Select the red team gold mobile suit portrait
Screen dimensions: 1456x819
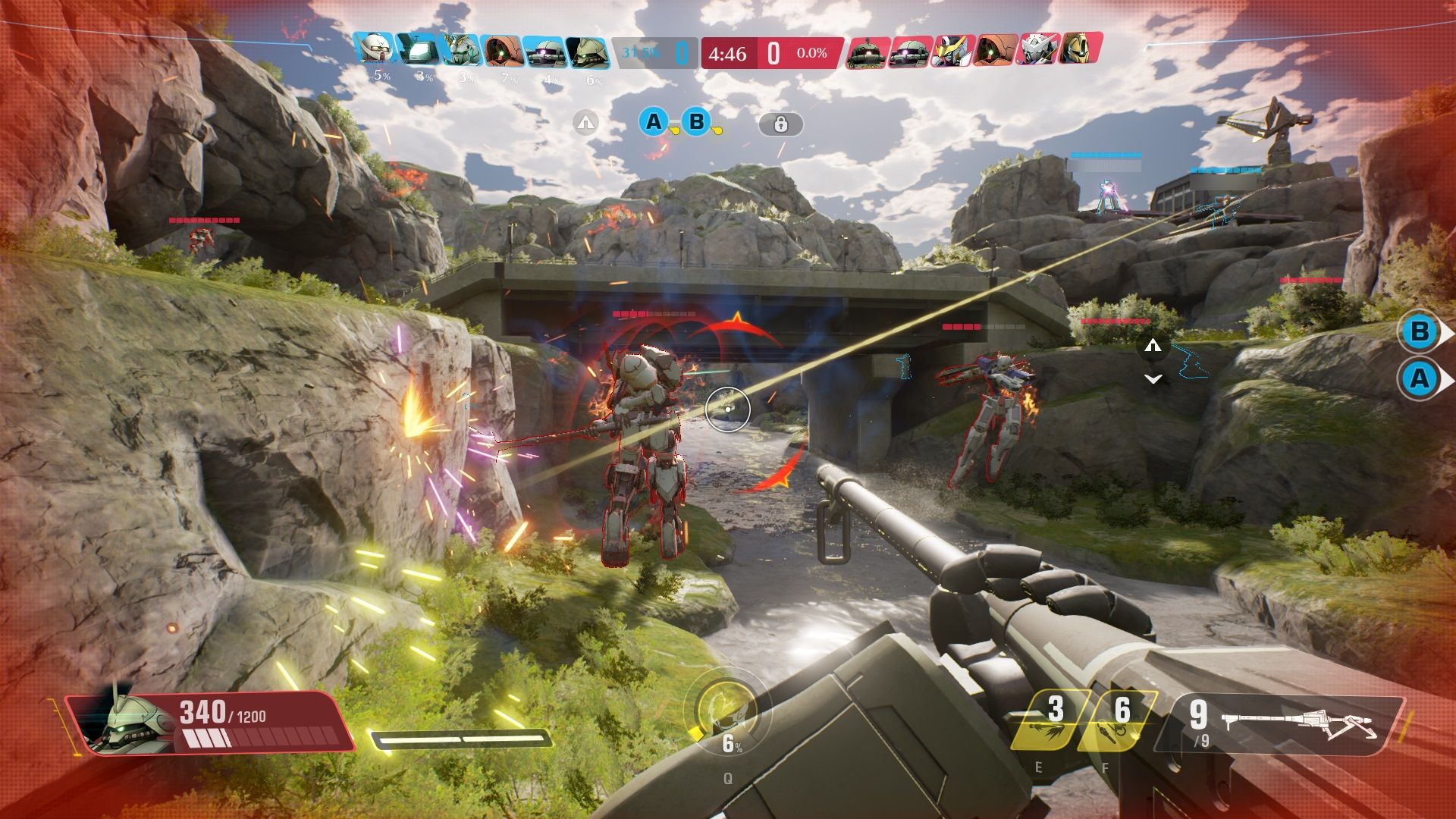pyautogui.click(x=1079, y=51)
